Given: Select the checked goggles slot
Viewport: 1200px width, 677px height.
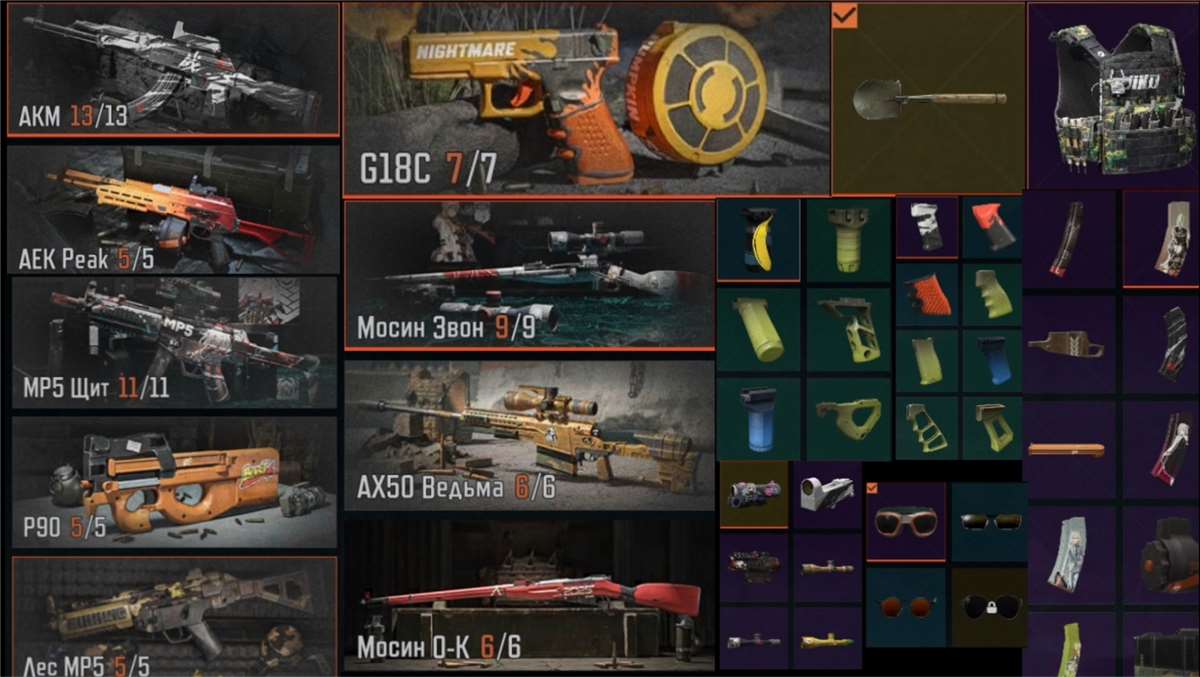Looking at the screenshot, I should 906,521.
